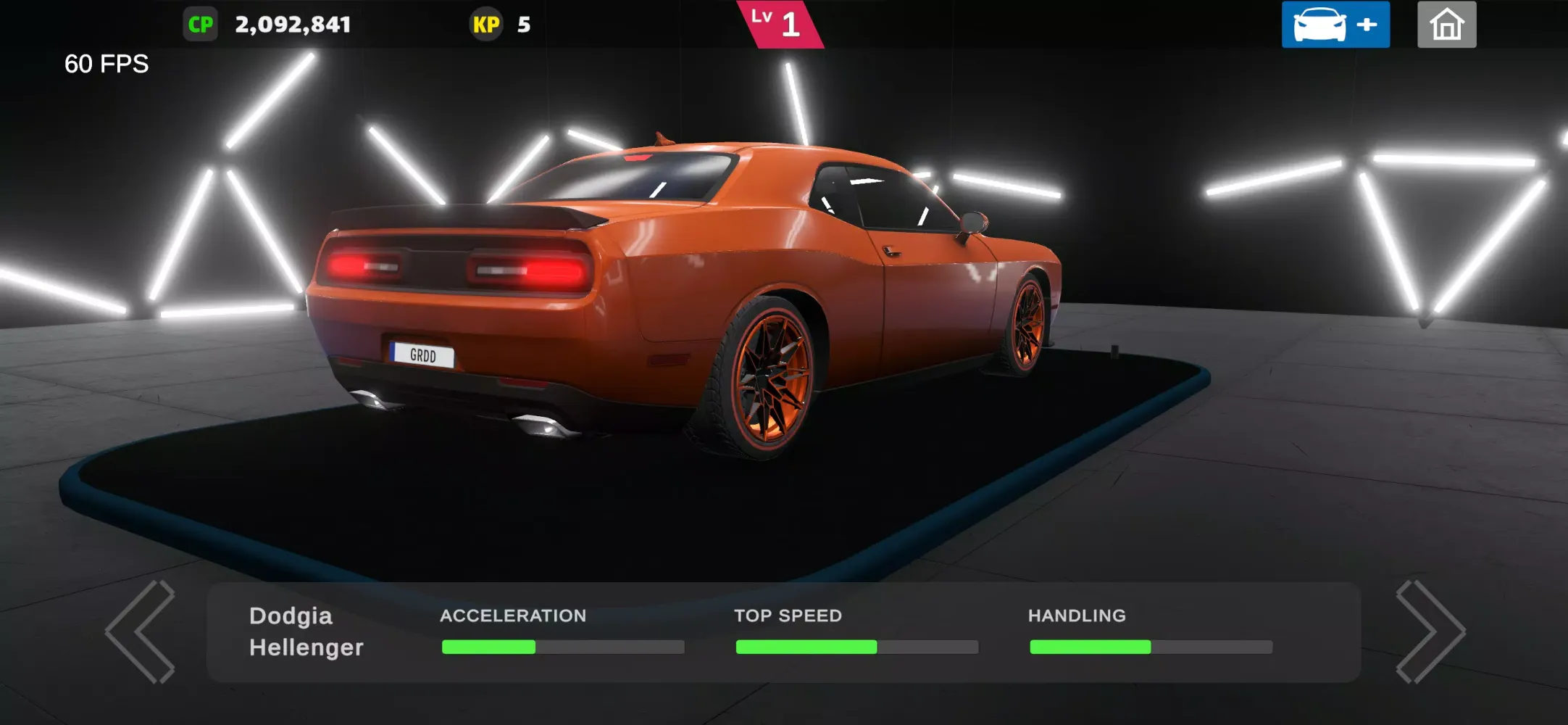
Task: Select the car silhouette icon
Action: coord(1319,24)
